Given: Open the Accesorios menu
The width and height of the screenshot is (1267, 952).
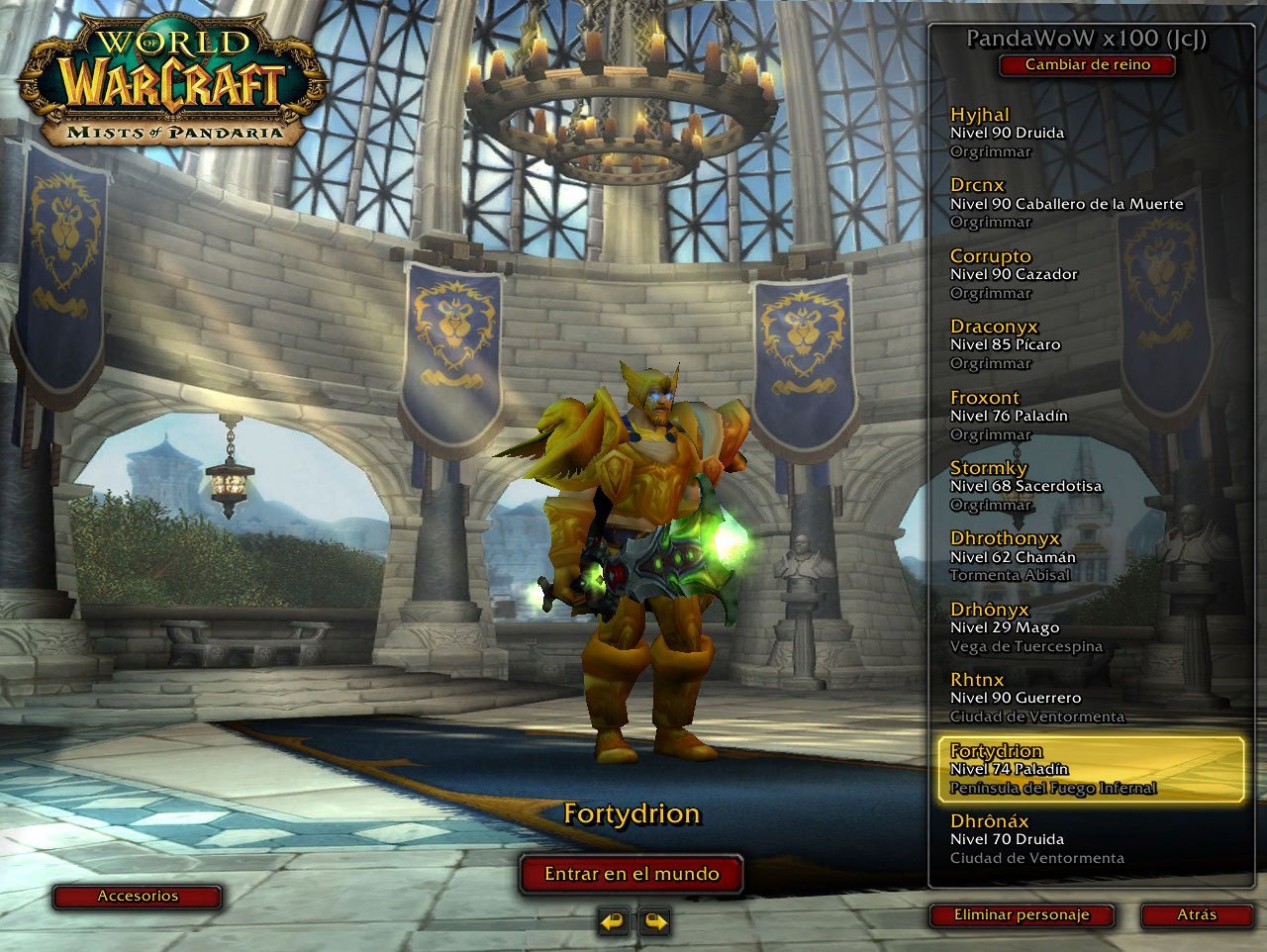Looking at the screenshot, I should click(138, 897).
